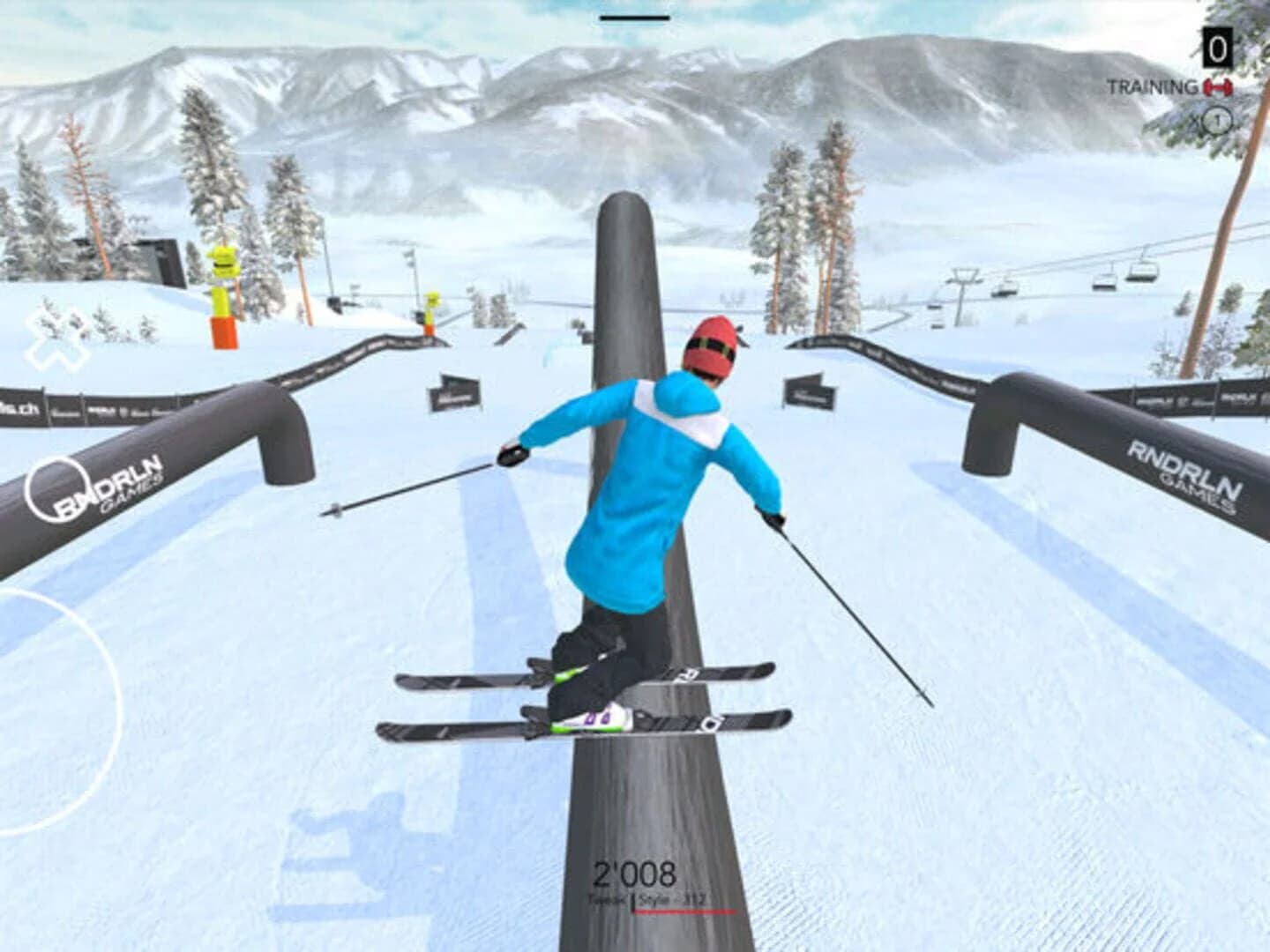1270x952 pixels.
Task: Expand the score 2'008 display
Action: pos(635,873)
